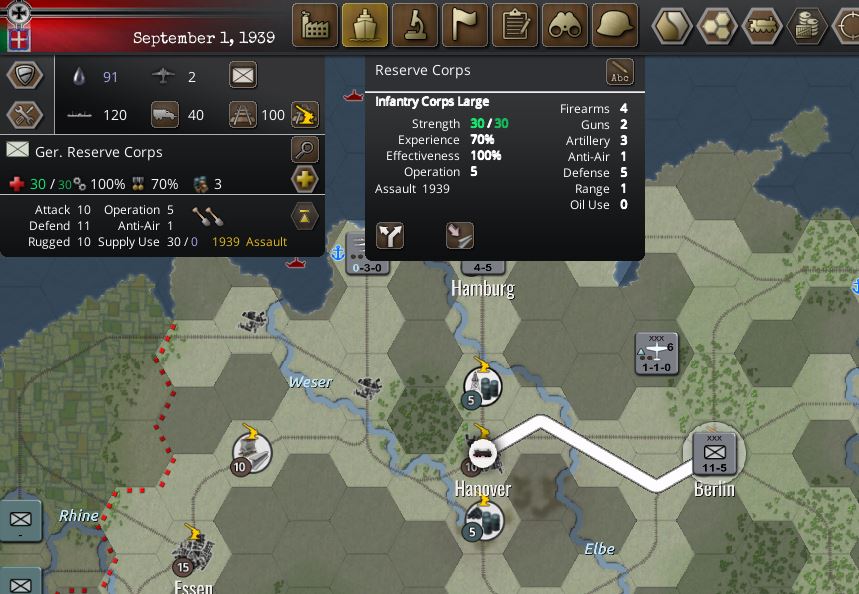Viewport: 859px width, 594px height.
Task: Click the envelope unit button in resource bar
Action: point(243,75)
